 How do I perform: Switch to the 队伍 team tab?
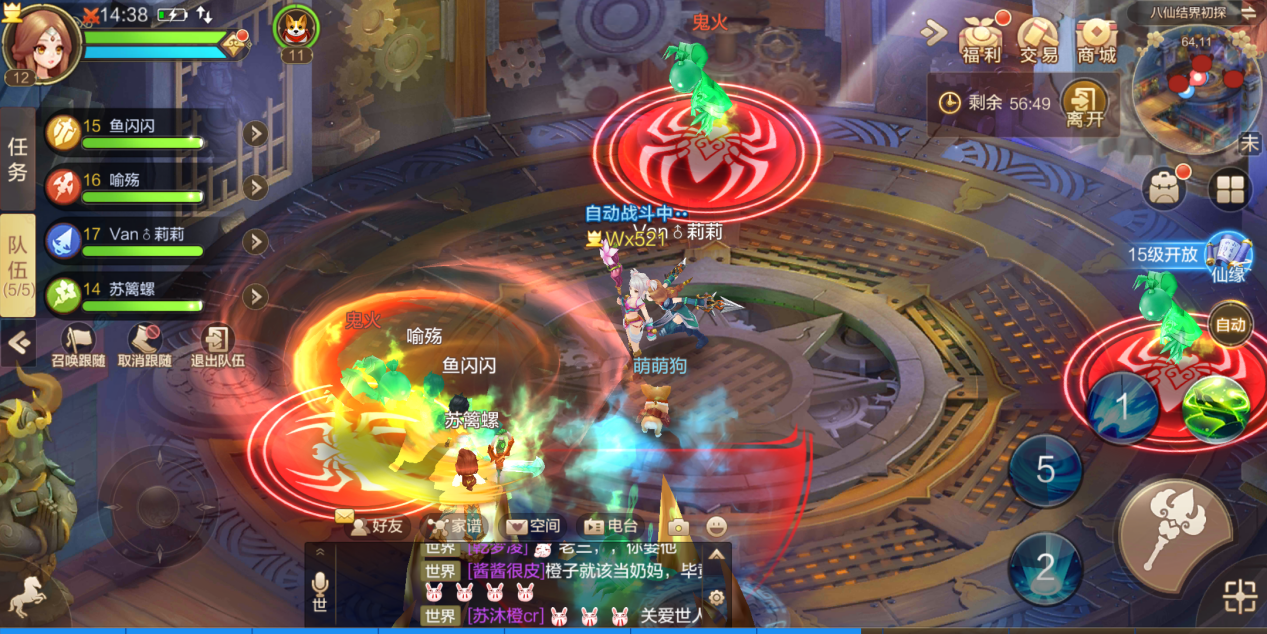point(18,263)
